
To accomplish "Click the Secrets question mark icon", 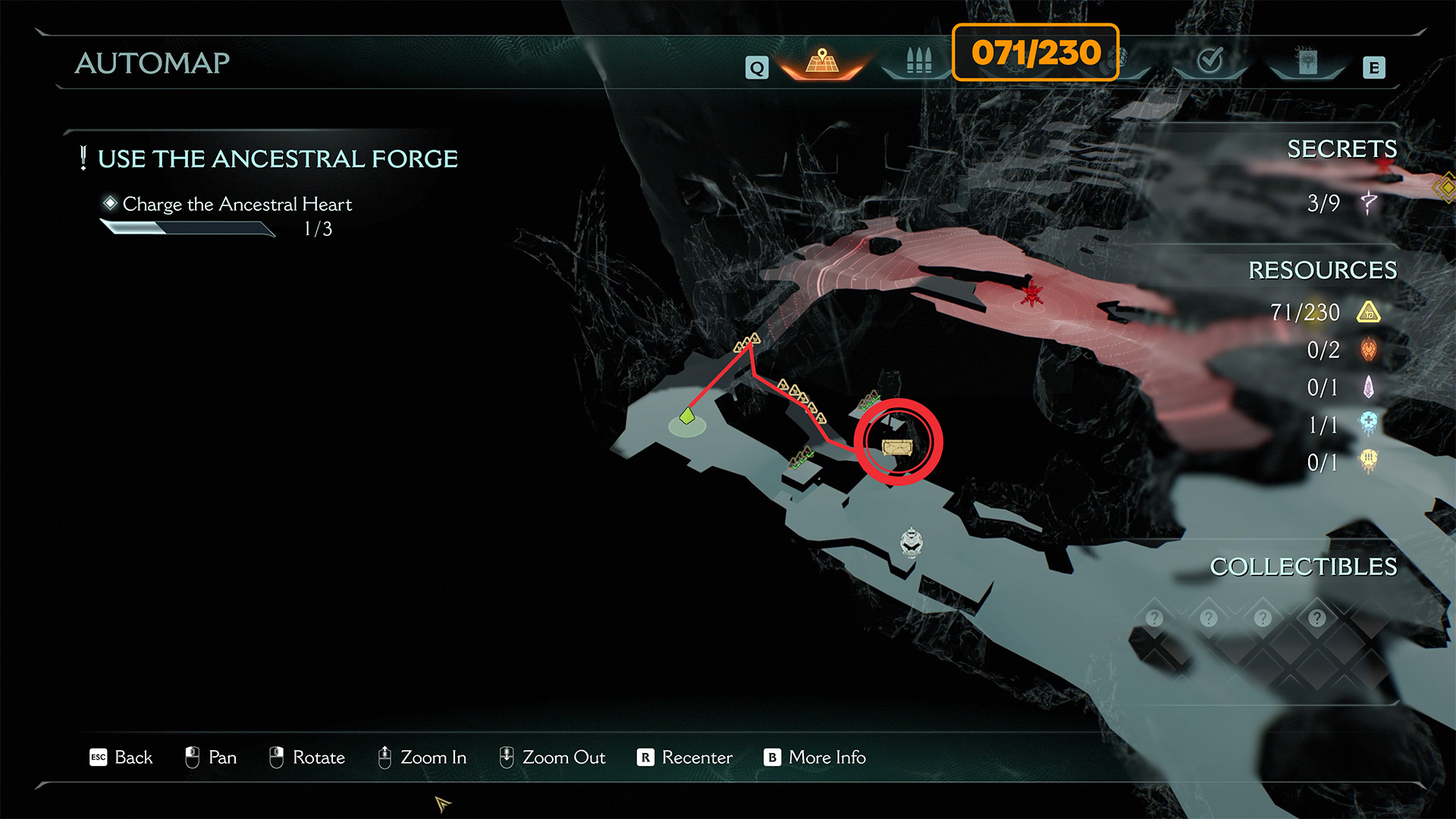I will click(x=1368, y=203).
